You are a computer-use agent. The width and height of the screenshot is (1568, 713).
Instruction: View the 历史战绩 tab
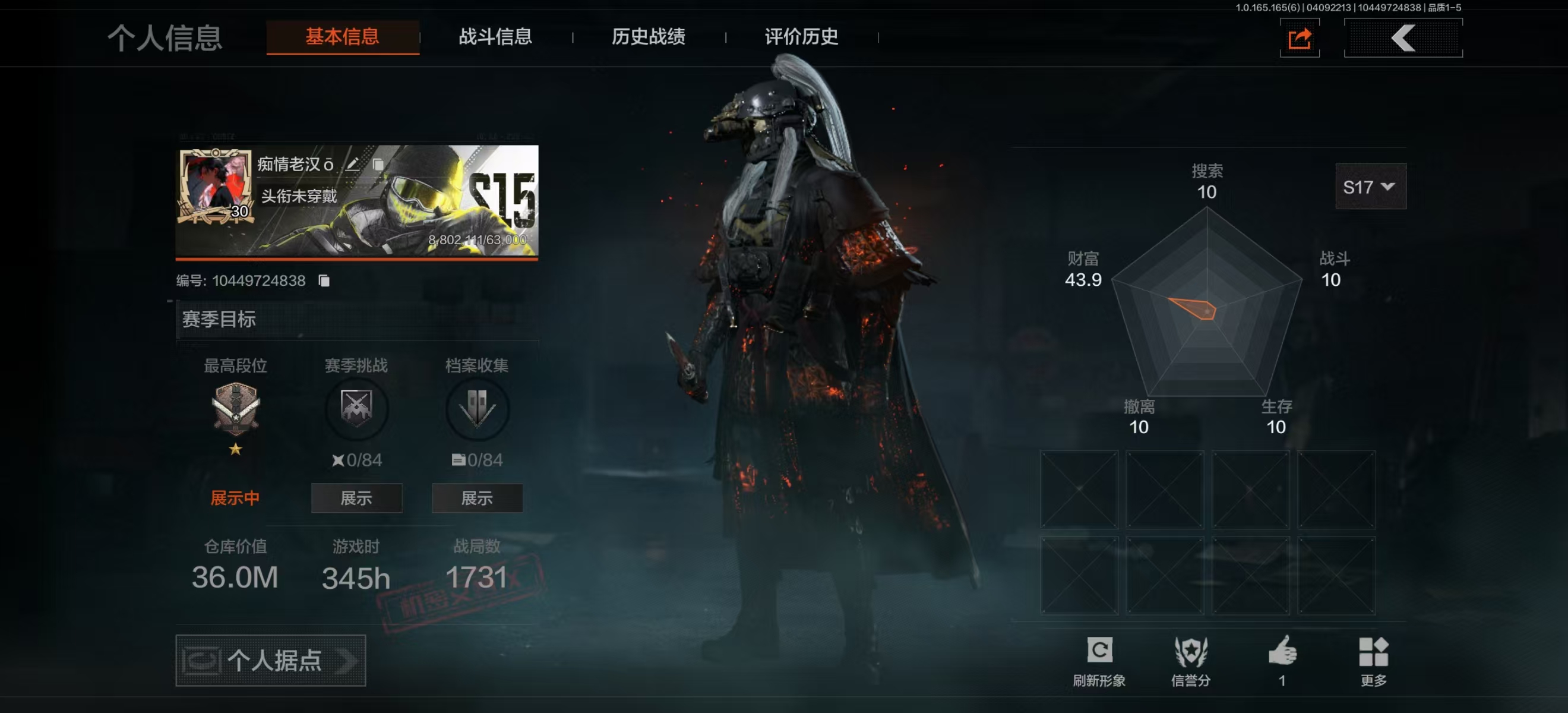pos(648,37)
